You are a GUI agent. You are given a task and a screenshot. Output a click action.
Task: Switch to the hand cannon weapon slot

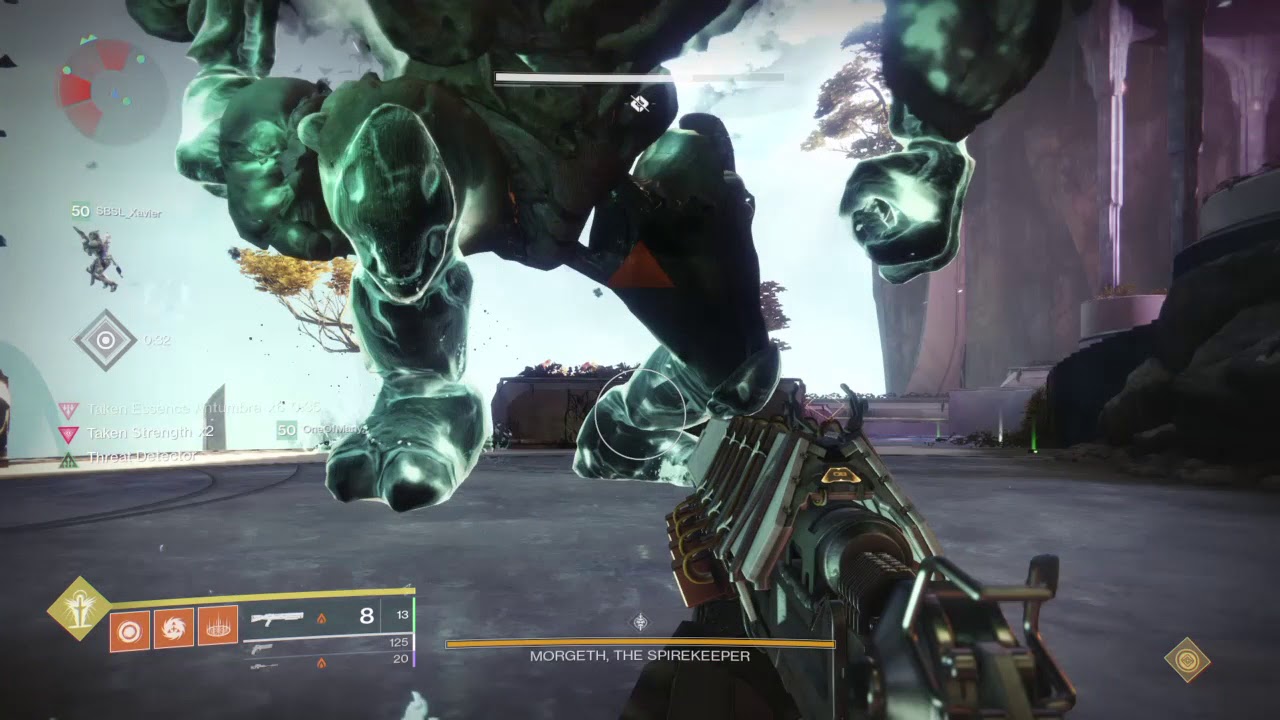click(262, 649)
